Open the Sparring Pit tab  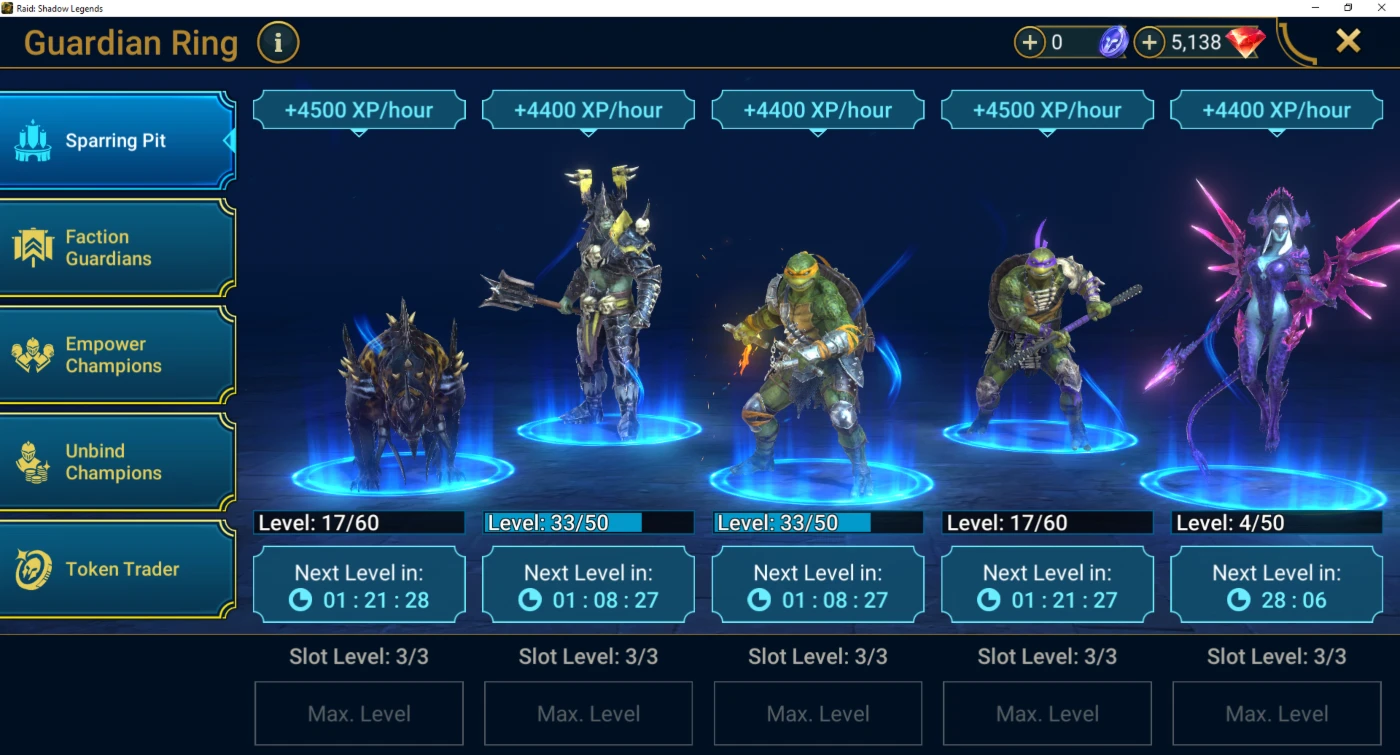point(116,141)
